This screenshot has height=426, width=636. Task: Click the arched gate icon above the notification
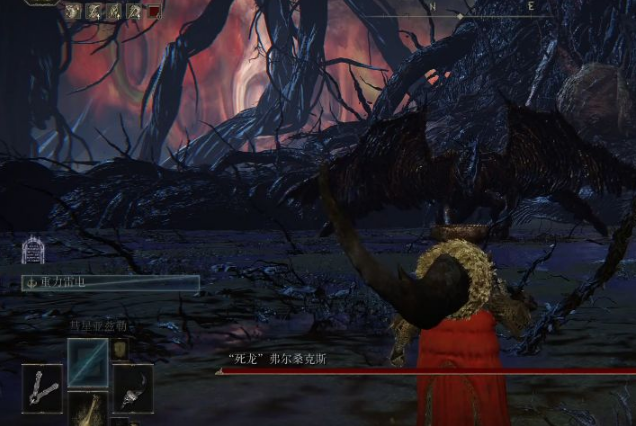coord(31,250)
